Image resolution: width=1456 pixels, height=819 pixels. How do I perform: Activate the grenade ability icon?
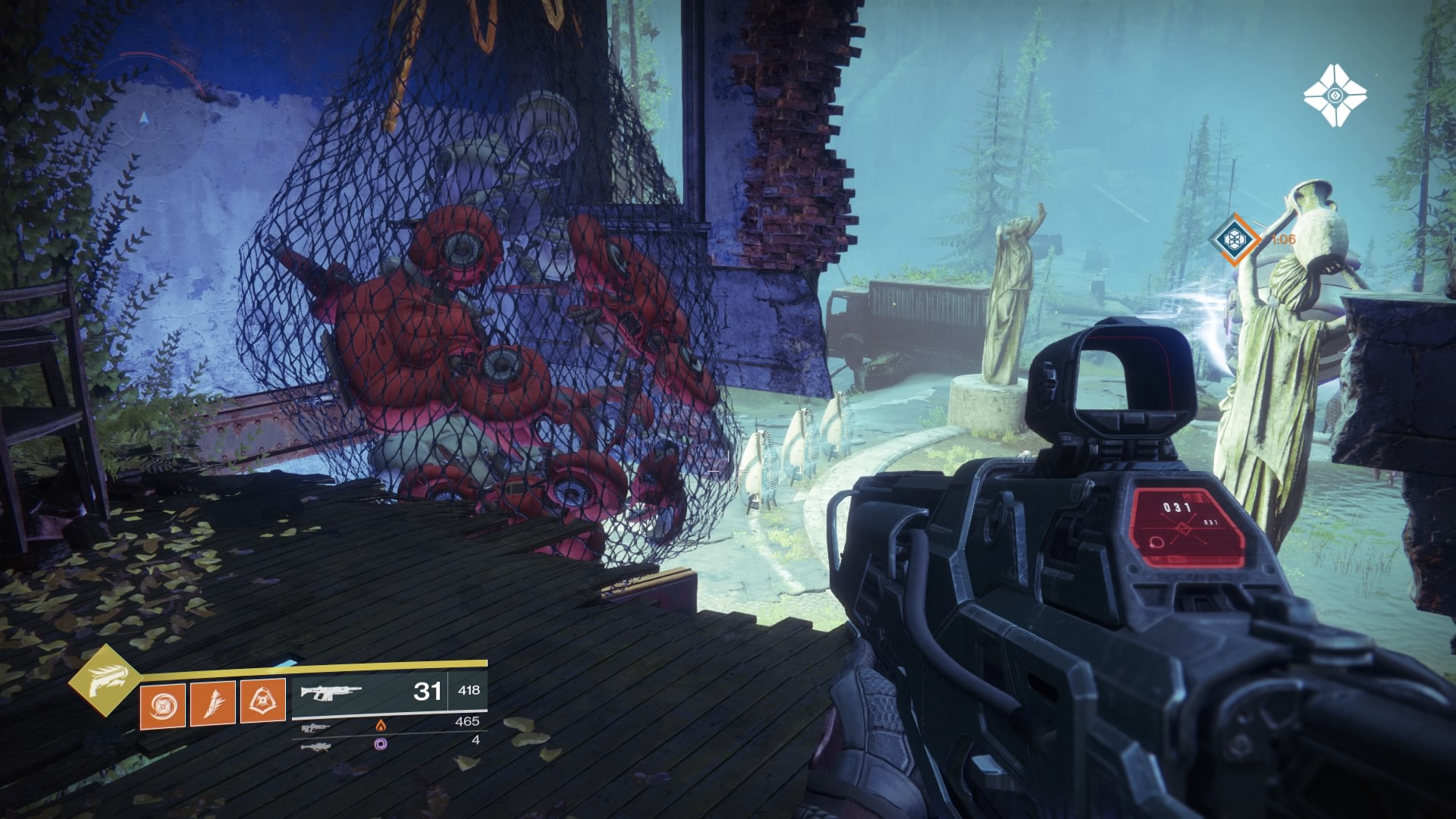tap(162, 703)
